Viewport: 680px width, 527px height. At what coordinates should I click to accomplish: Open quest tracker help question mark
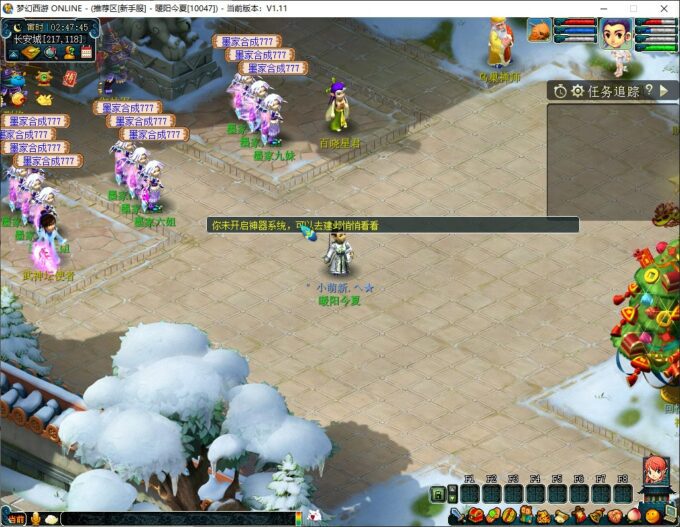pyautogui.click(x=649, y=90)
